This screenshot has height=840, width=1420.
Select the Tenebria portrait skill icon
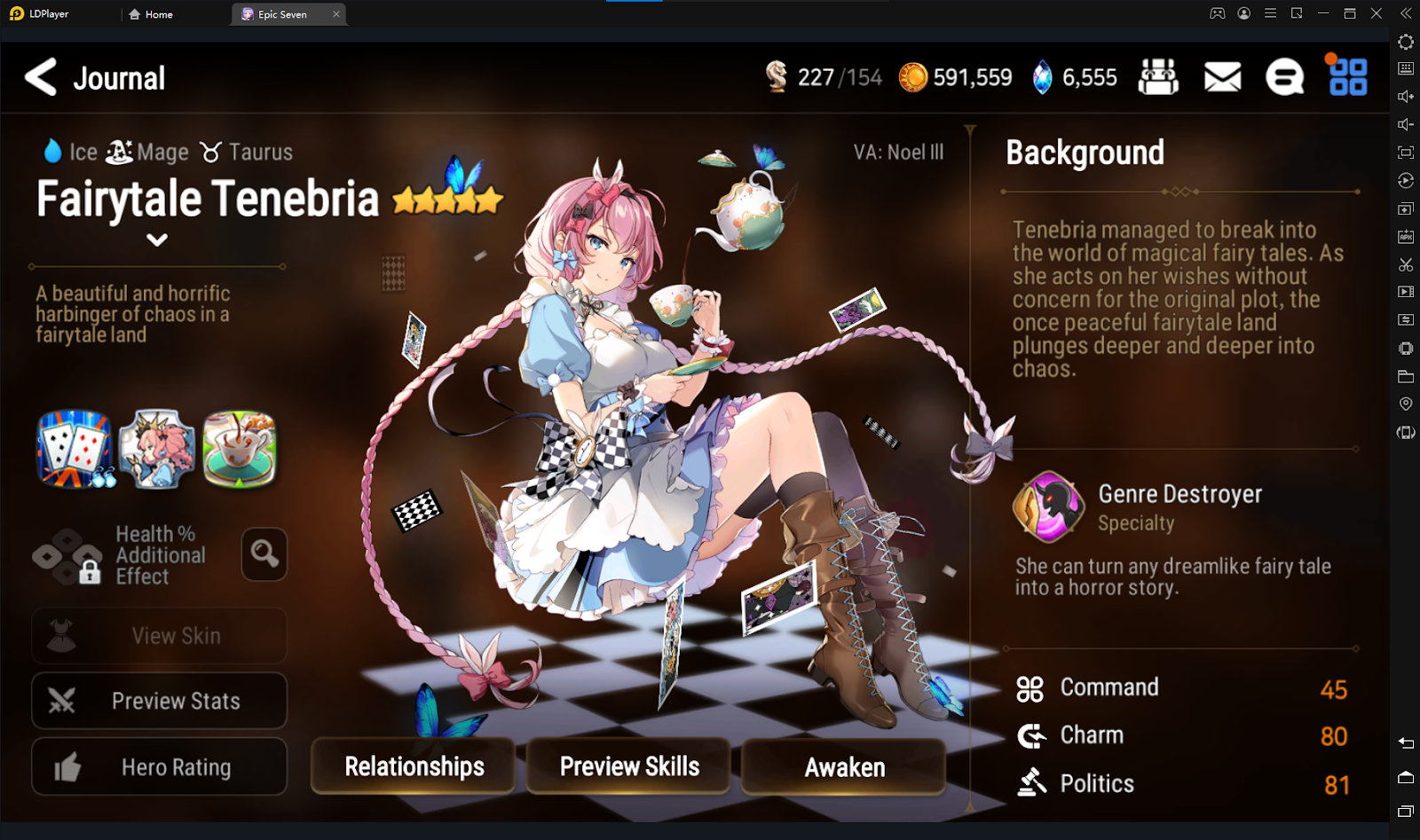click(x=157, y=449)
